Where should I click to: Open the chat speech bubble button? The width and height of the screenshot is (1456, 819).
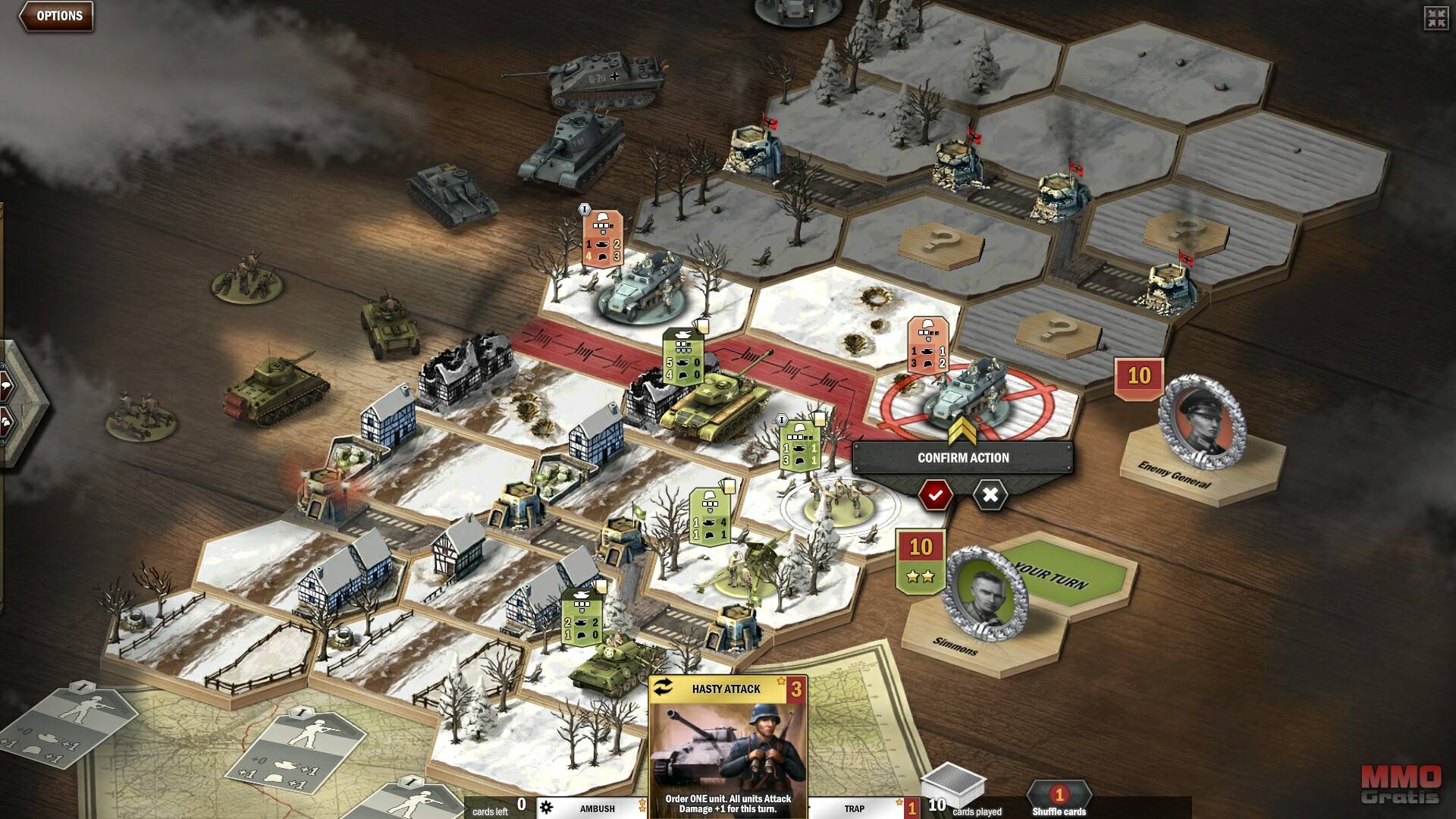point(6,385)
